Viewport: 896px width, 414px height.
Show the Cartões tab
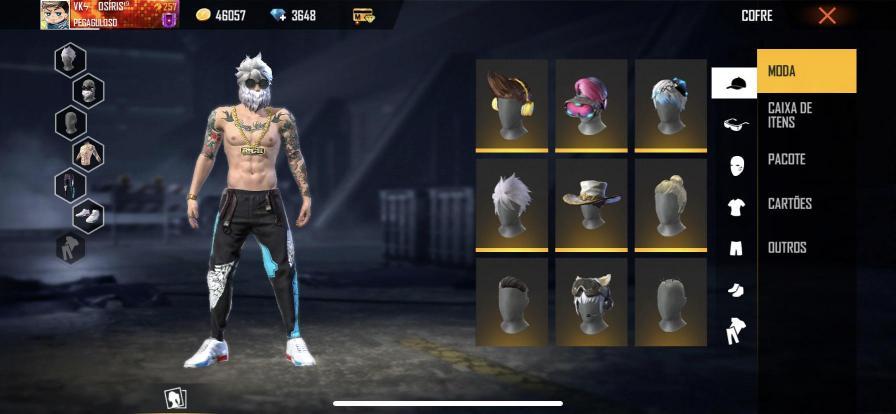pyautogui.click(x=806, y=204)
